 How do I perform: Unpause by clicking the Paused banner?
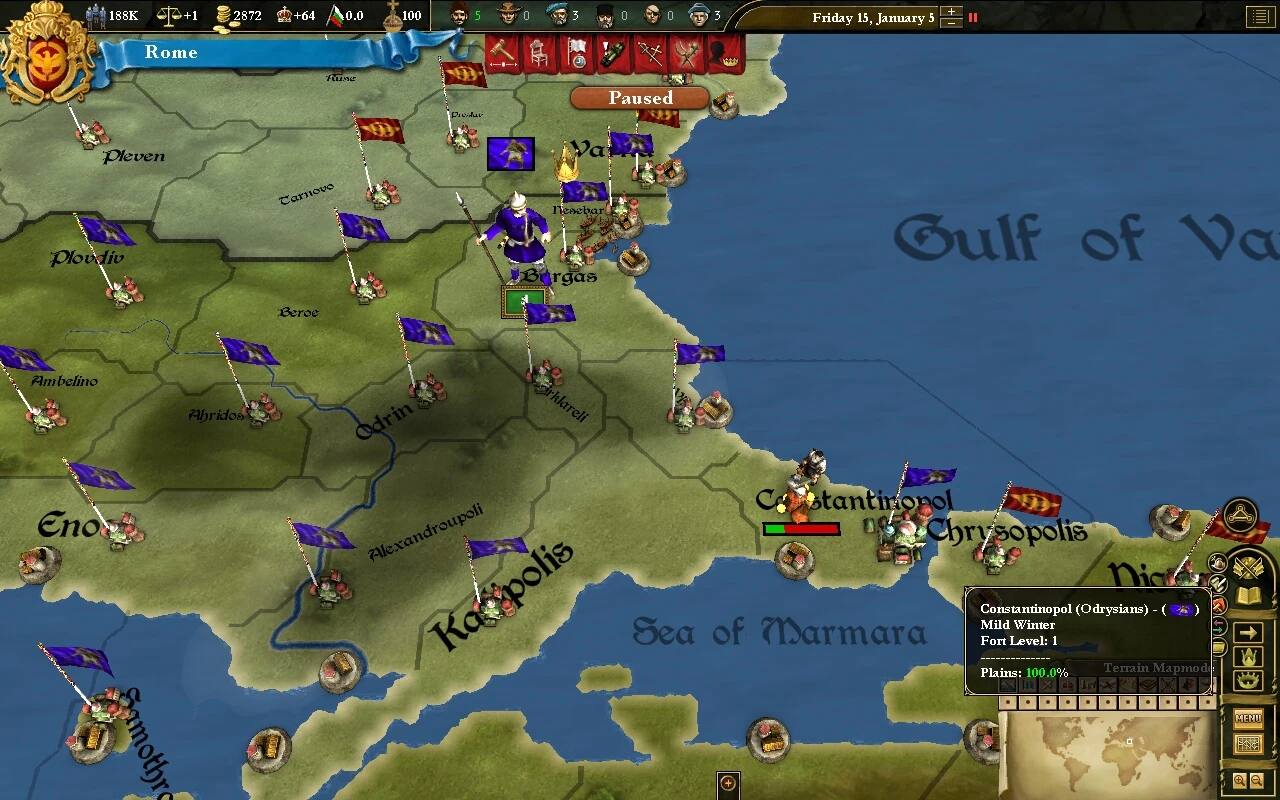[639, 98]
